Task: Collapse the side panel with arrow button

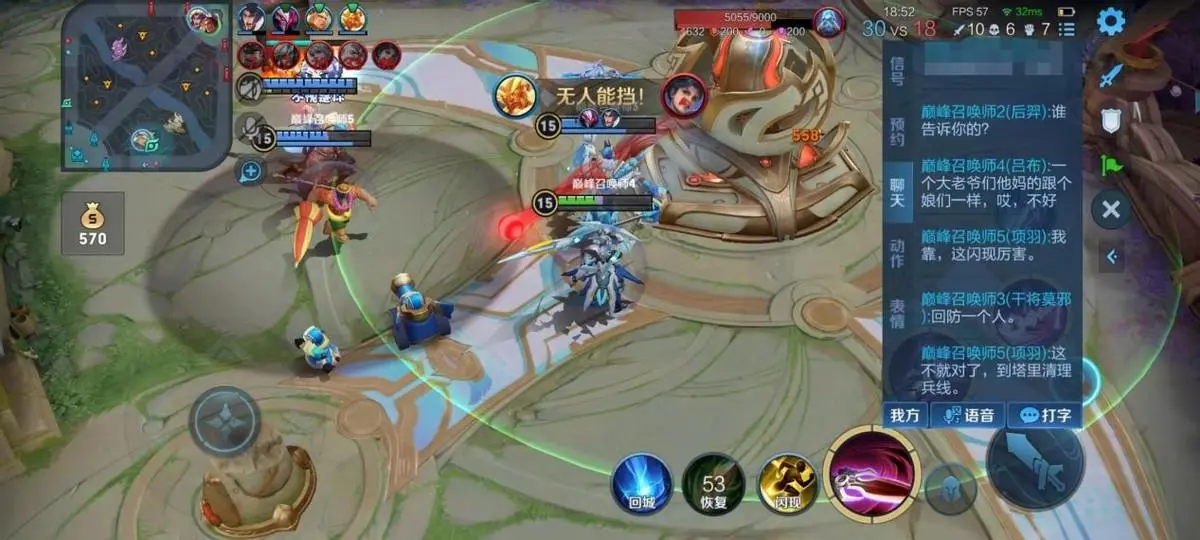Action: coord(1112,257)
